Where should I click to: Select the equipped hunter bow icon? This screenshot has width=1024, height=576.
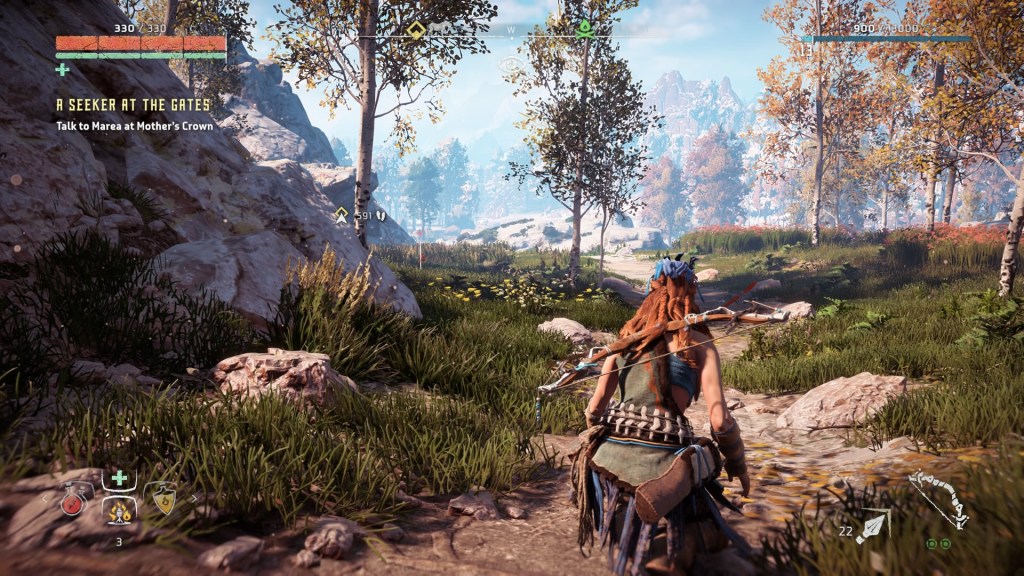click(938, 499)
